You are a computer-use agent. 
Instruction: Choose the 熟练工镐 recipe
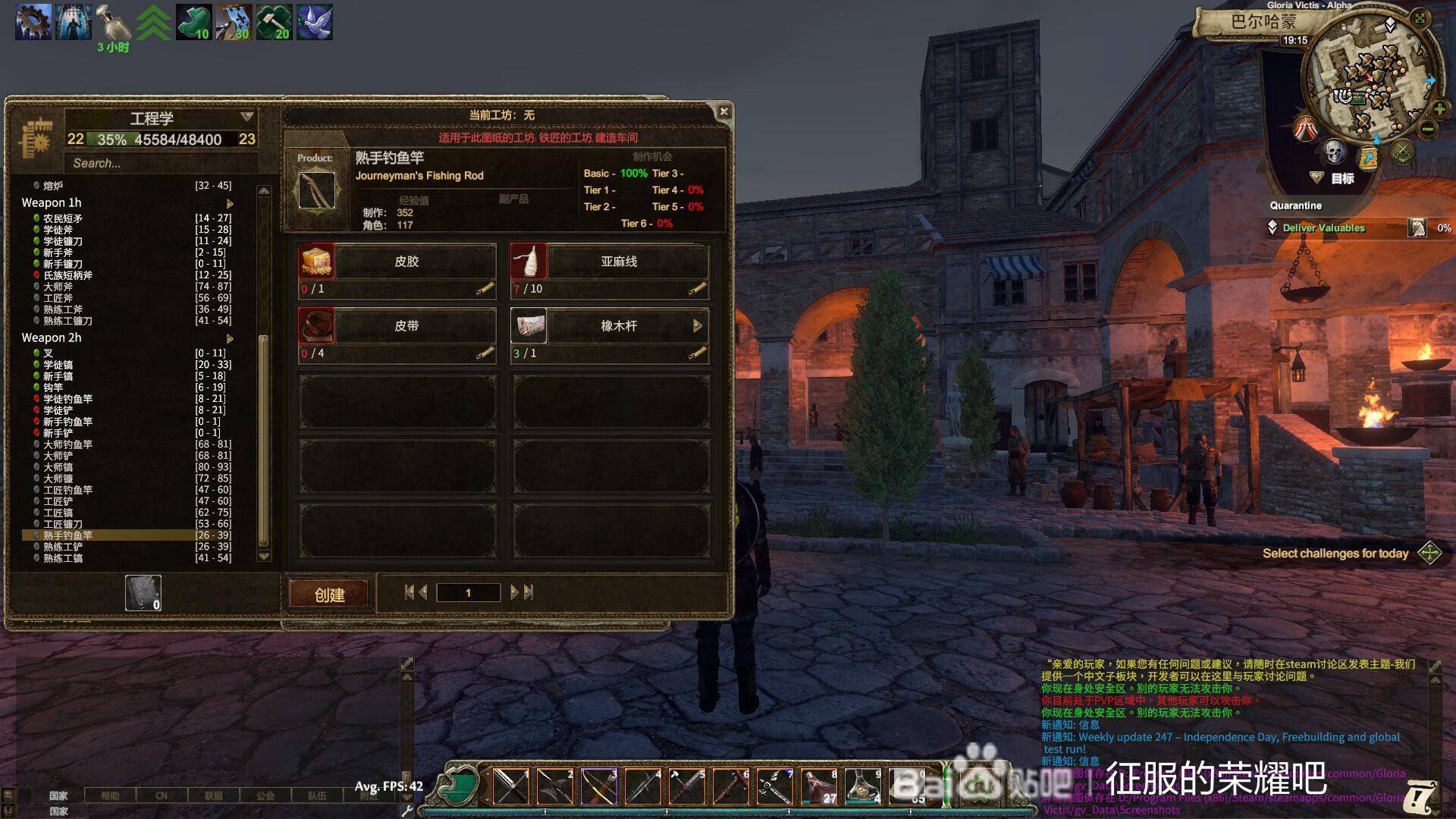pos(63,558)
